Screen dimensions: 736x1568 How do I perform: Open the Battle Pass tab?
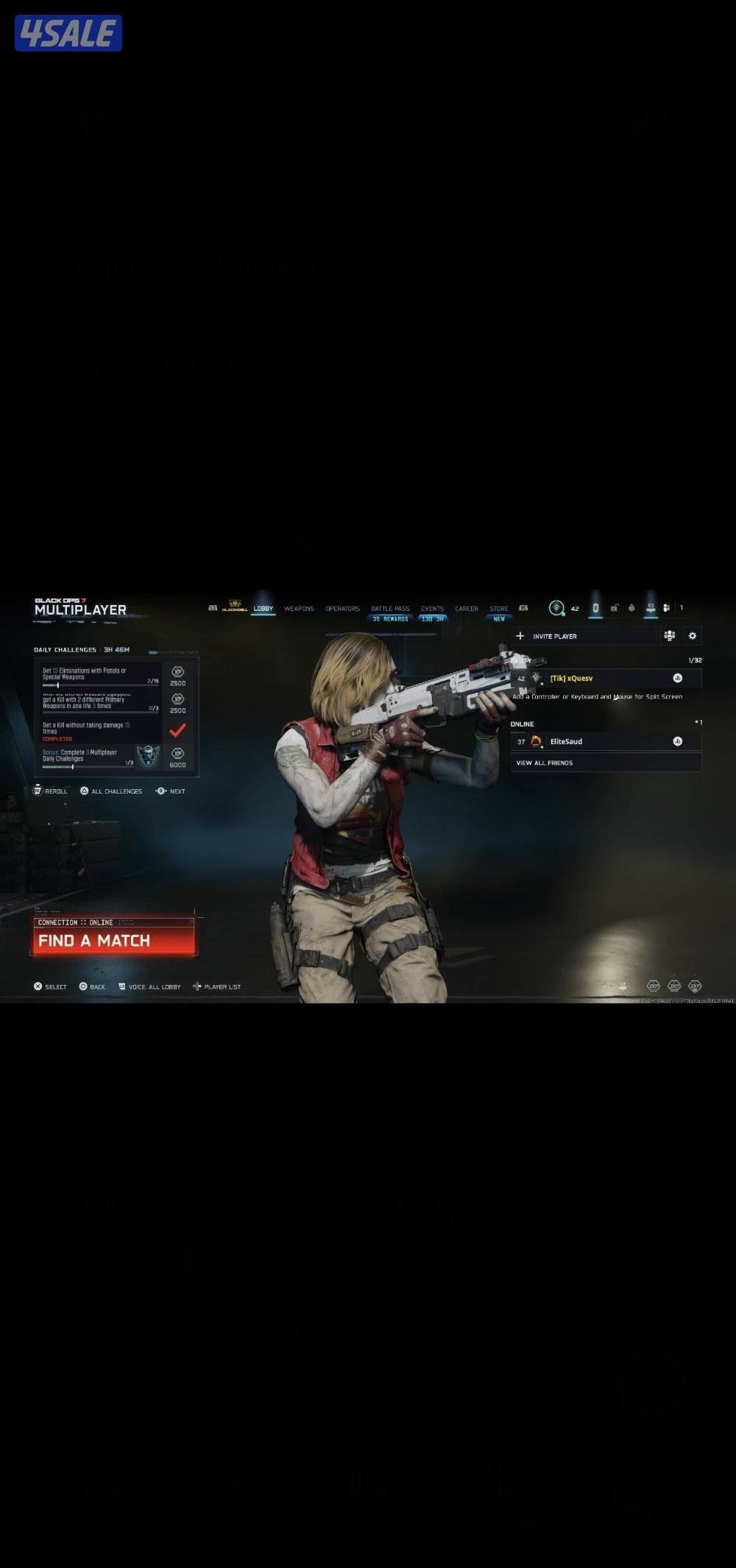(x=390, y=609)
